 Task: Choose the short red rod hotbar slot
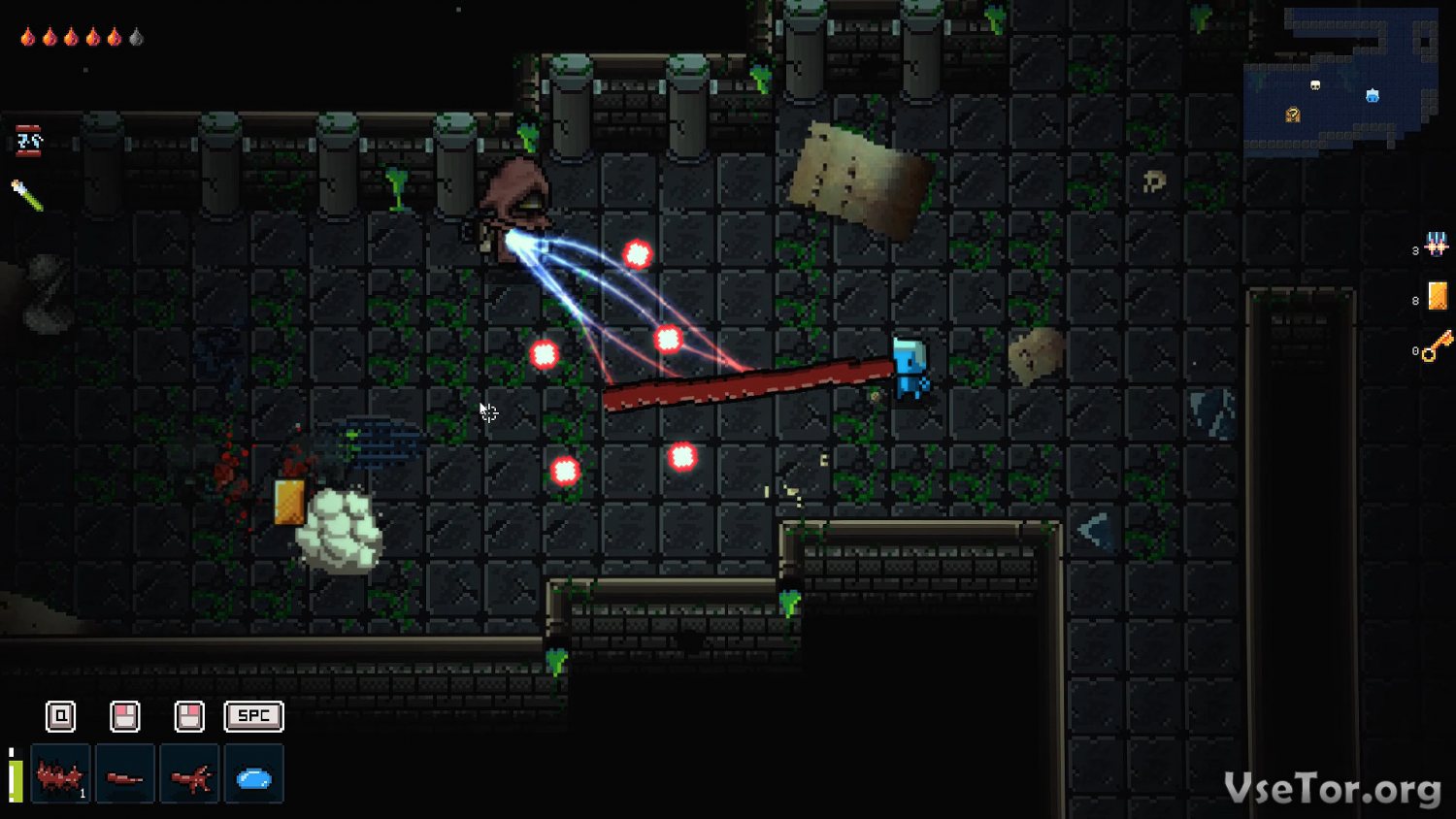[125, 774]
